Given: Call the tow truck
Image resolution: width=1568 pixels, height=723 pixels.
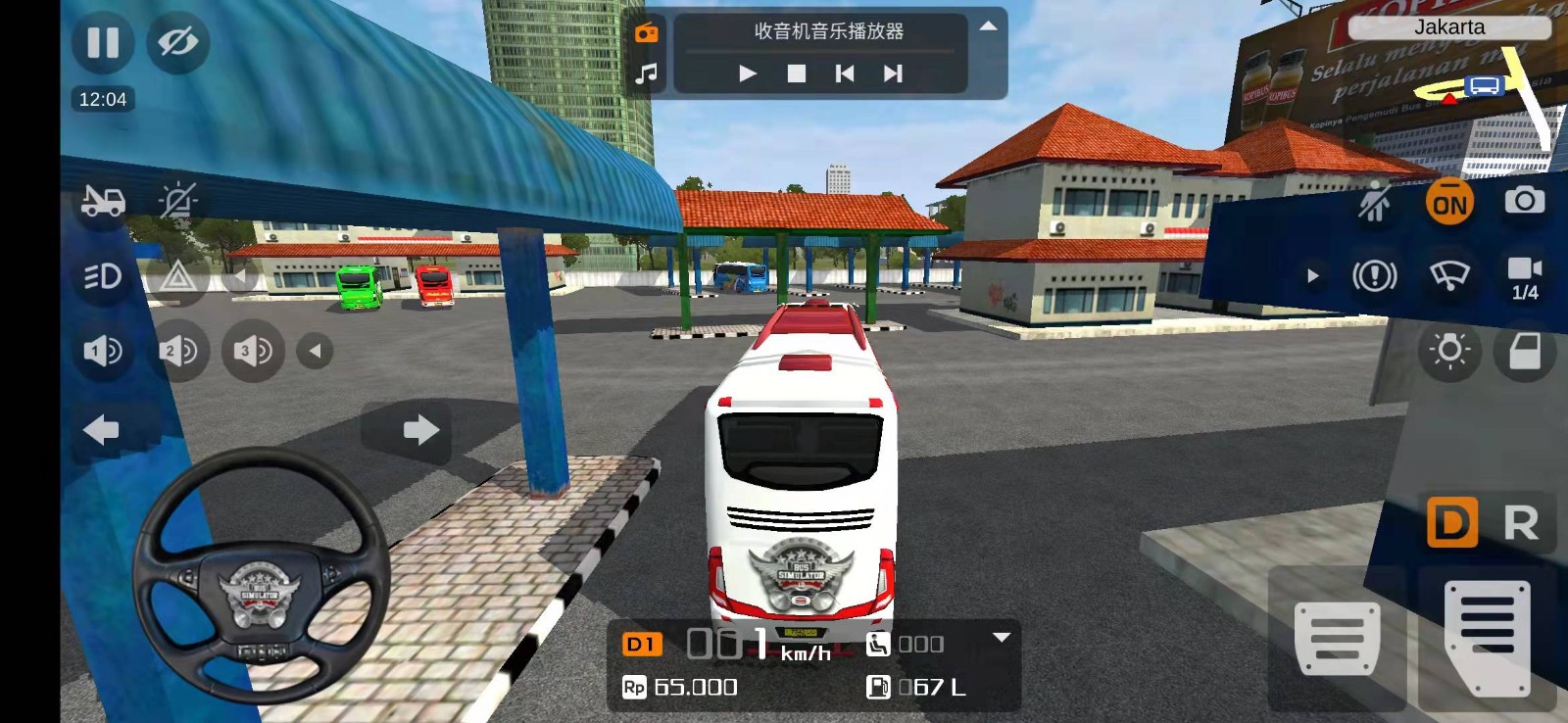Looking at the screenshot, I should click(x=103, y=201).
